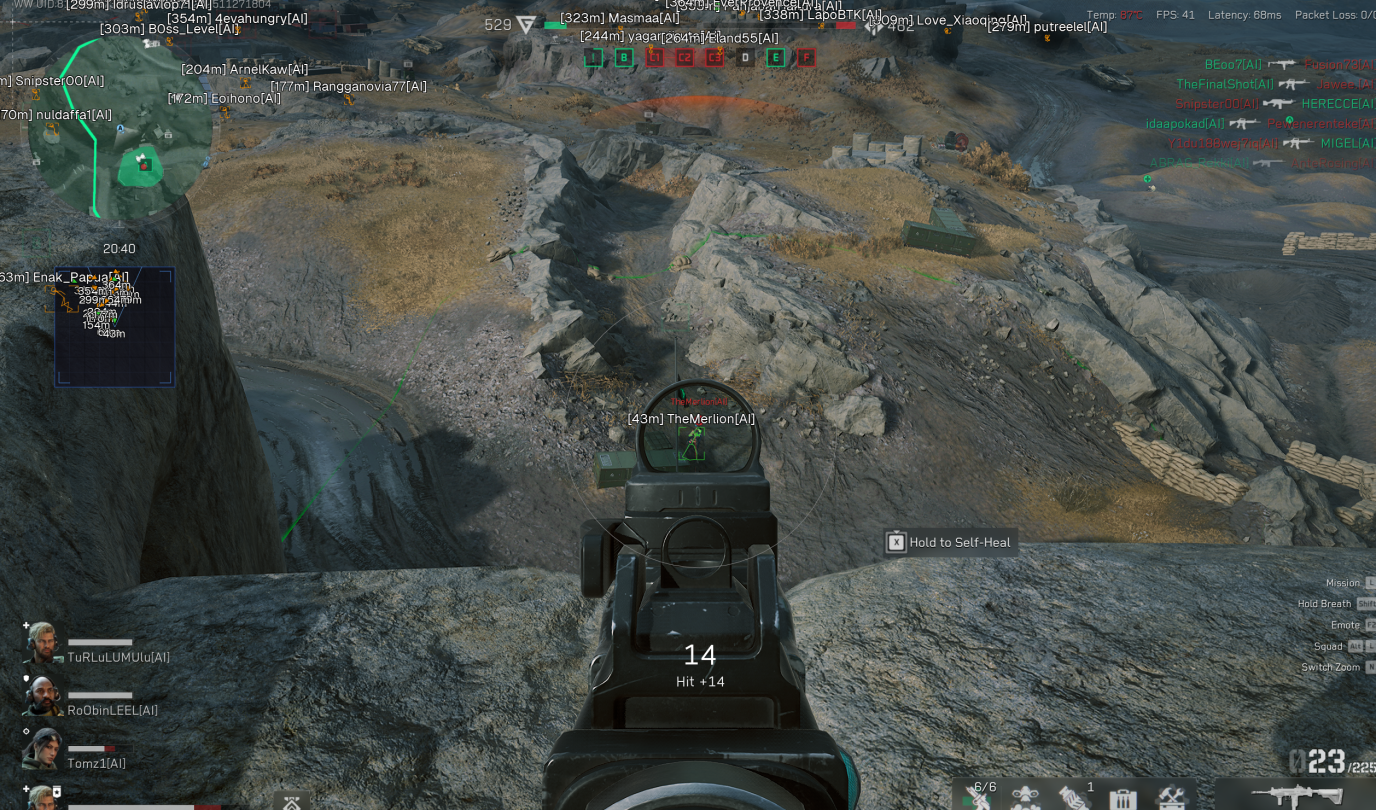Select squadmate Tomz1's portrait
1376x810 pixels.
click(44, 749)
